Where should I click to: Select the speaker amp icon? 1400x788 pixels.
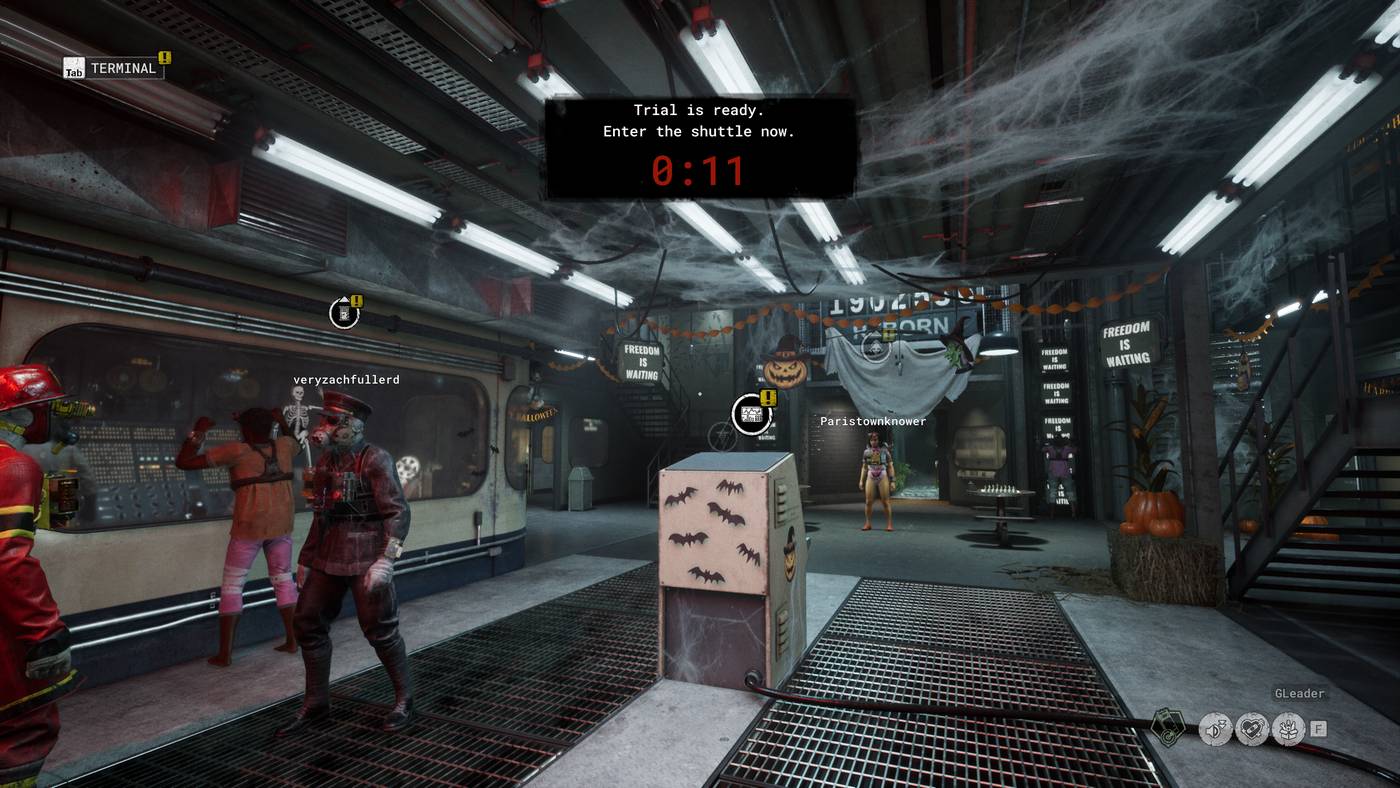(x=1215, y=729)
